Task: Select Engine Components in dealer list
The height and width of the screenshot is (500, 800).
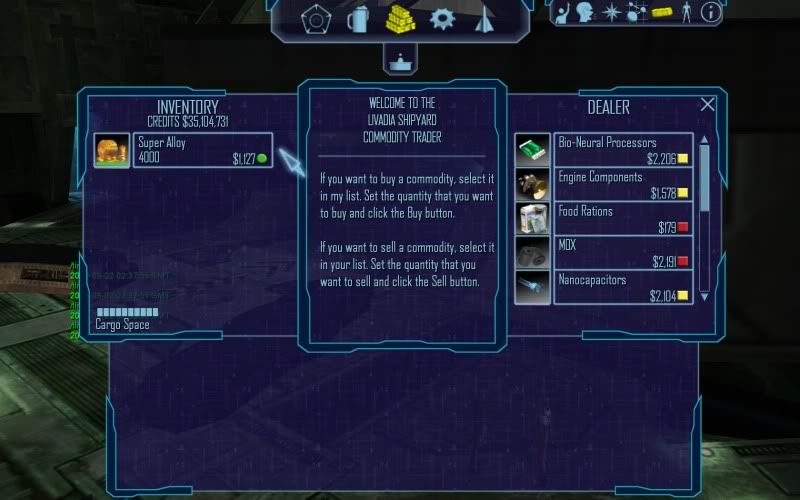Action: pos(622,184)
